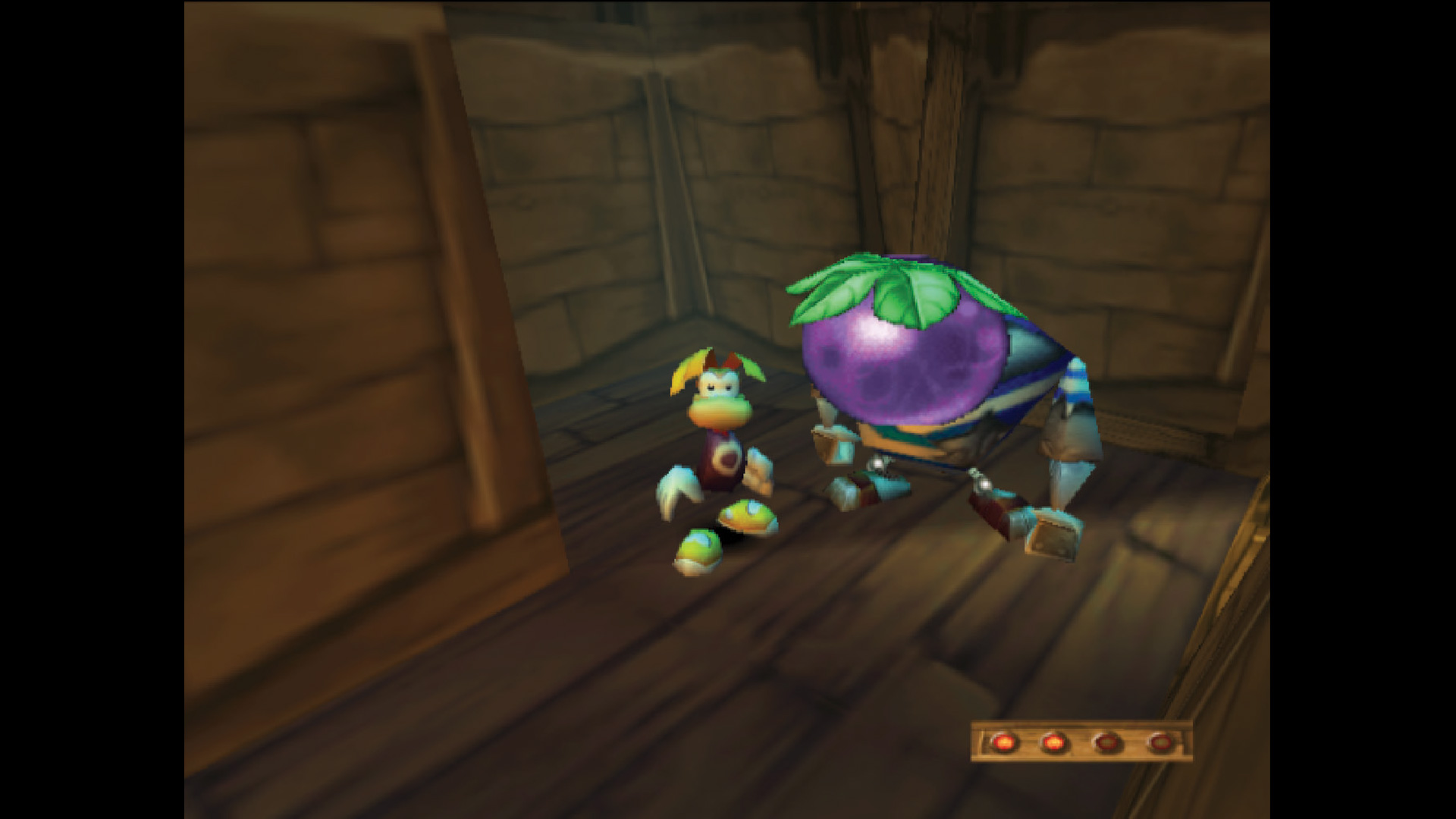Toggle the fourth unlit light on the HUD bar

tap(1160, 742)
